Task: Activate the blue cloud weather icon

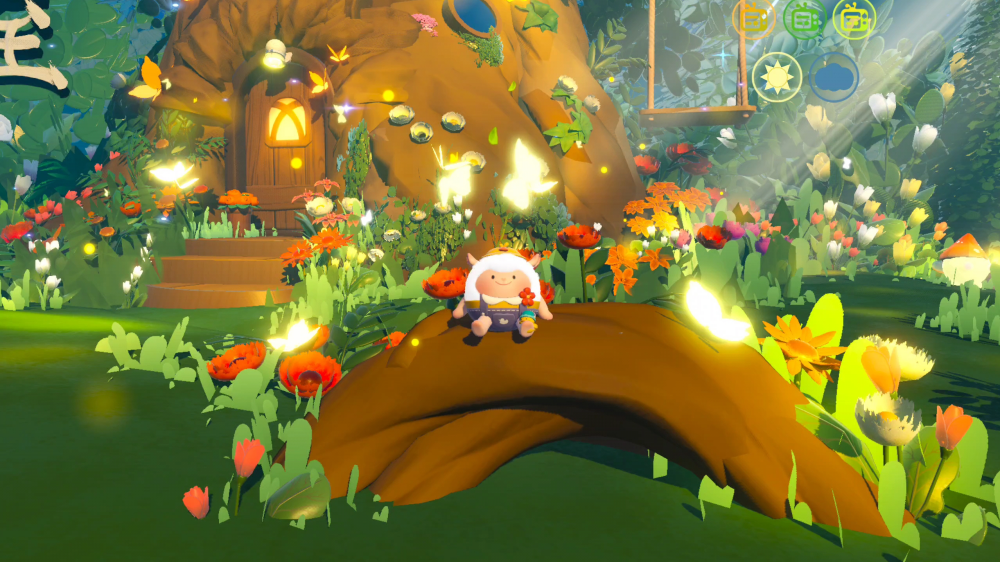Action: [834, 77]
